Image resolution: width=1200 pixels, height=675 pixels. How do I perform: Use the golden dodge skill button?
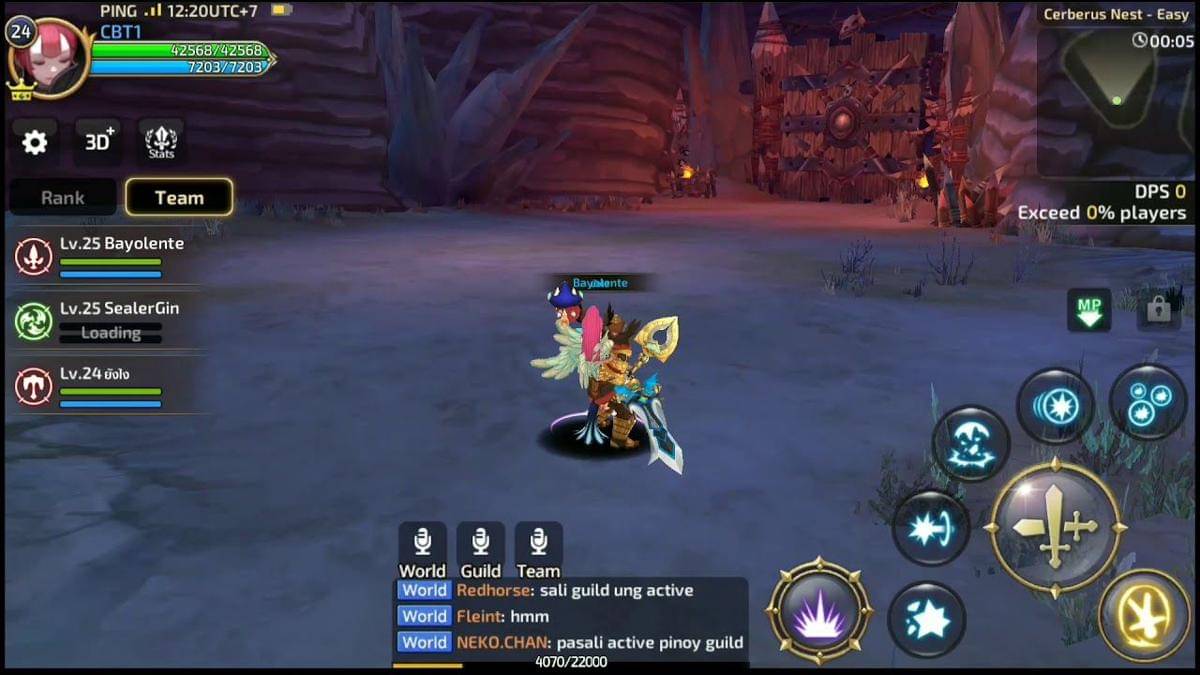1144,615
